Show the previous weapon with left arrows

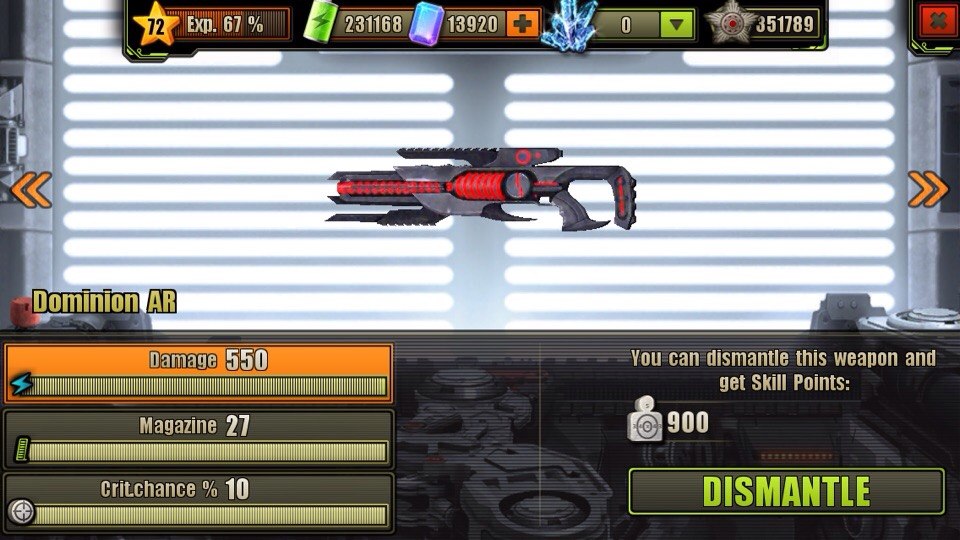[30, 189]
